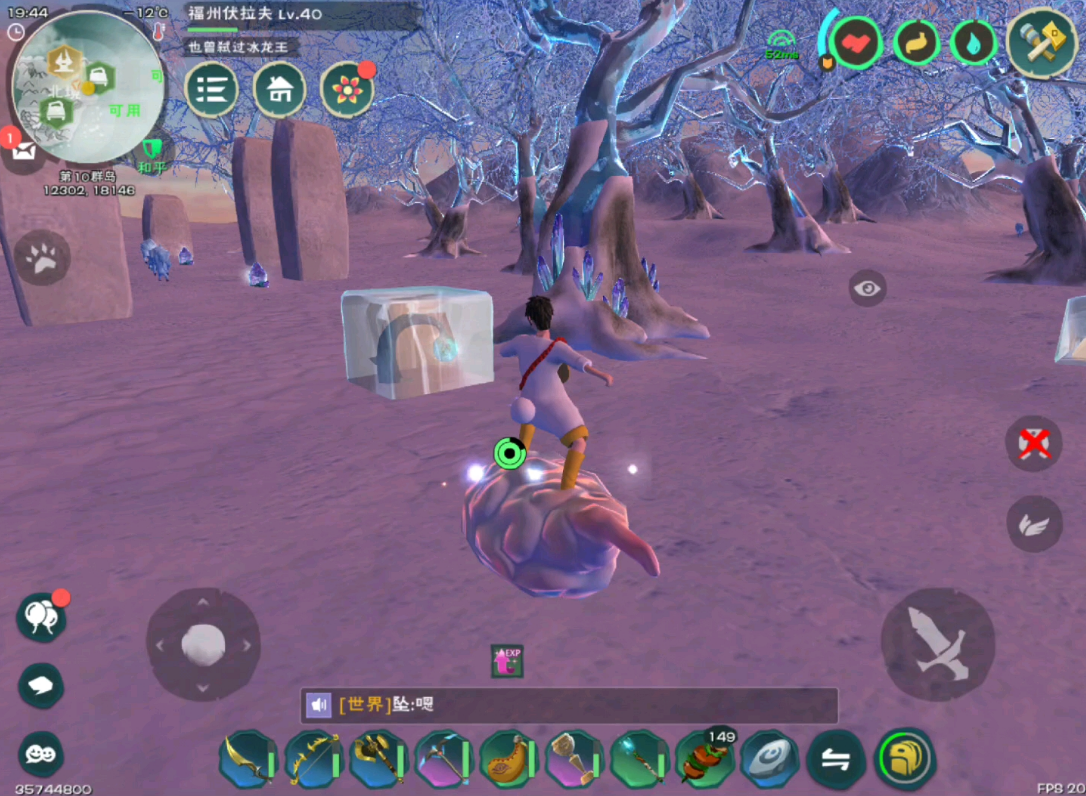This screenshot has width=1086, height=796.
Task: Click the world chat message bar
Action: [568, 705]
